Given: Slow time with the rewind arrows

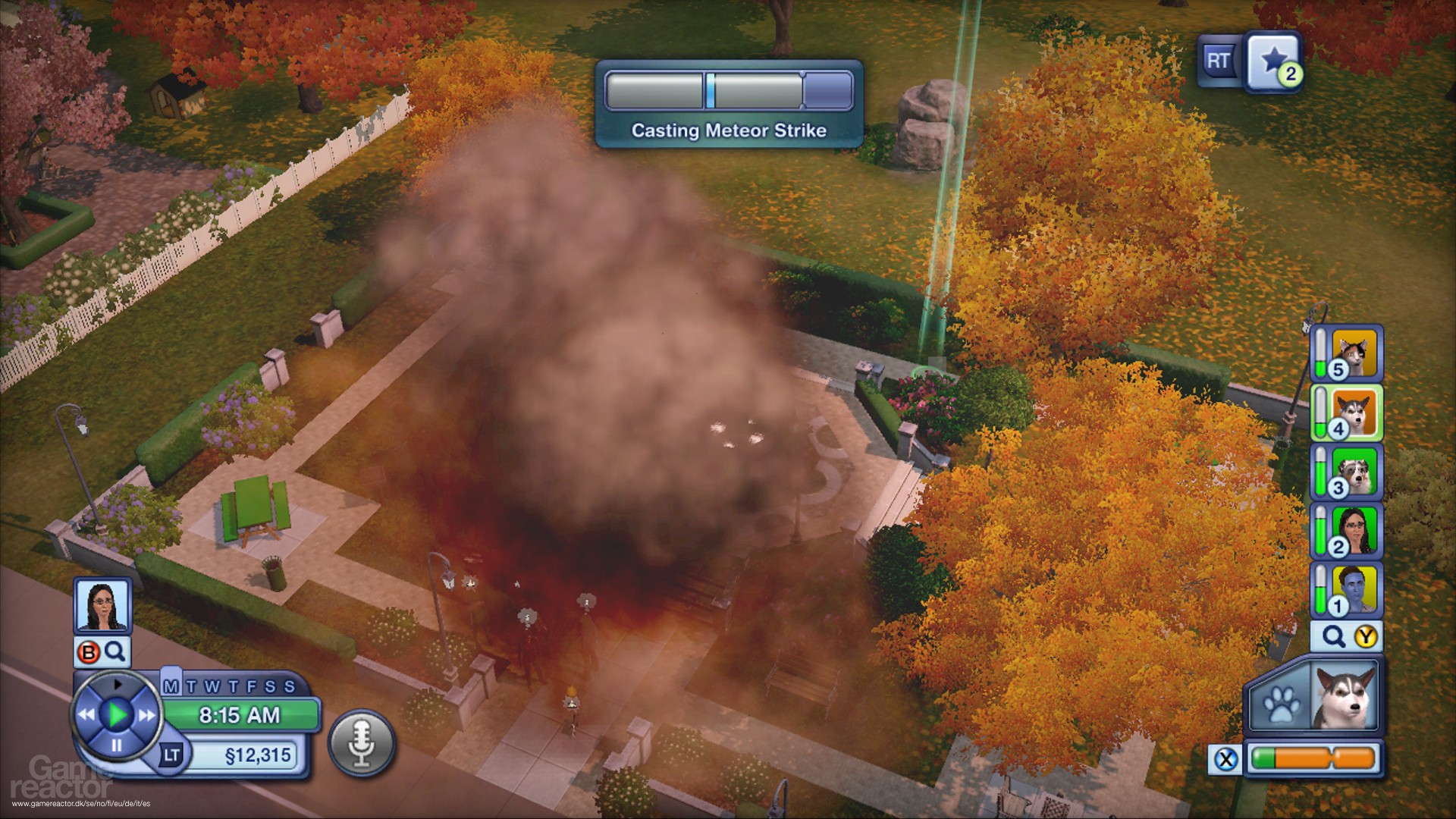Looking at the screenshot, I should (x=86, y=714).
